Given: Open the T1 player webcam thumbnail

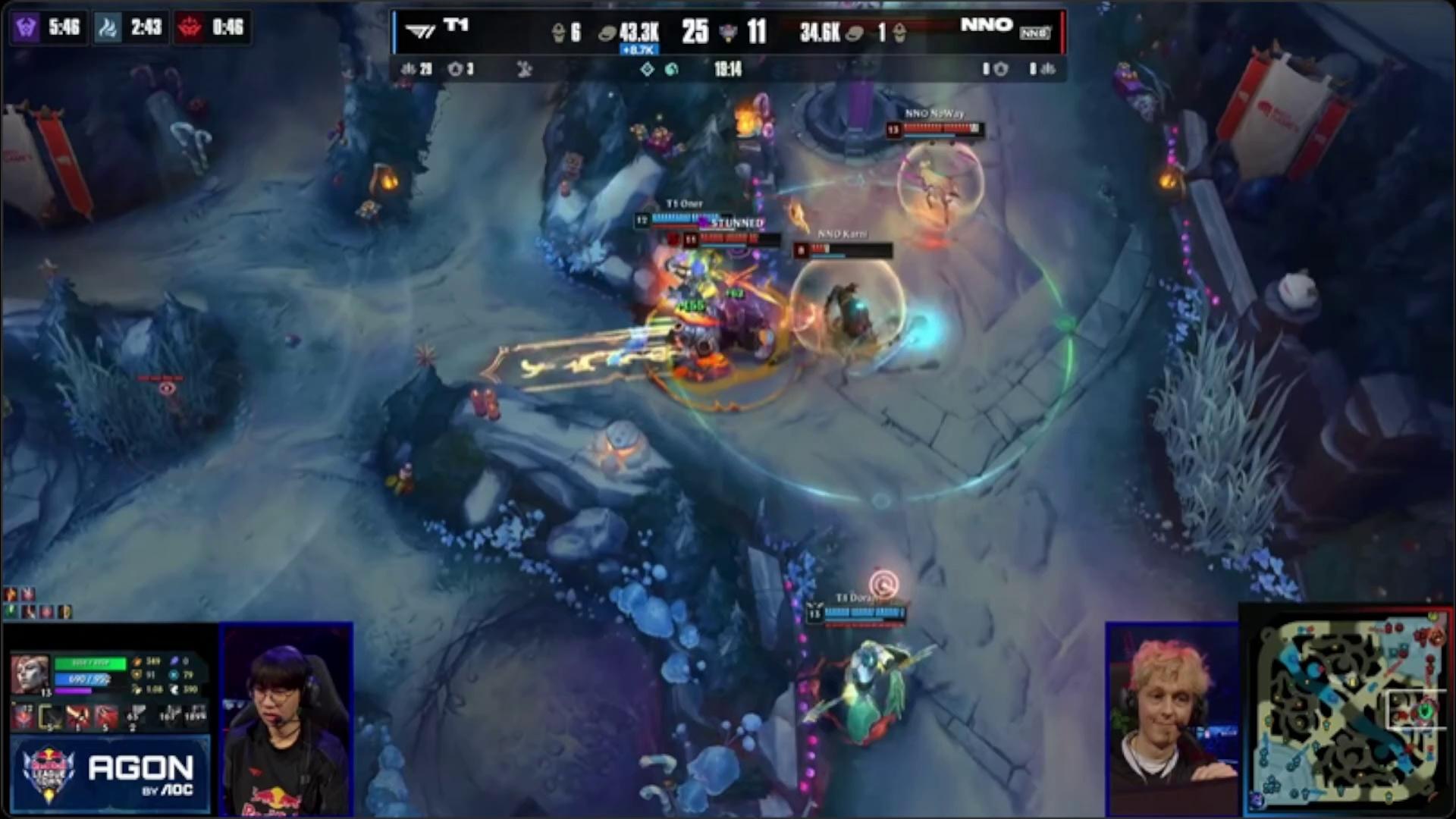Looking at the screenshot, I should click(x=287, y=719).
